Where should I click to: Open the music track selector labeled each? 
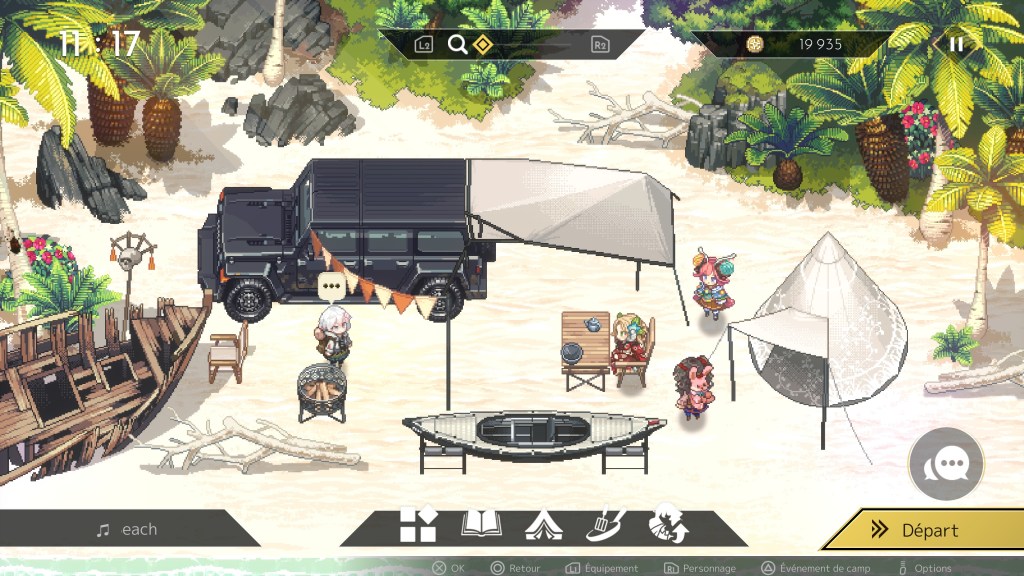[x=128, y=530]
